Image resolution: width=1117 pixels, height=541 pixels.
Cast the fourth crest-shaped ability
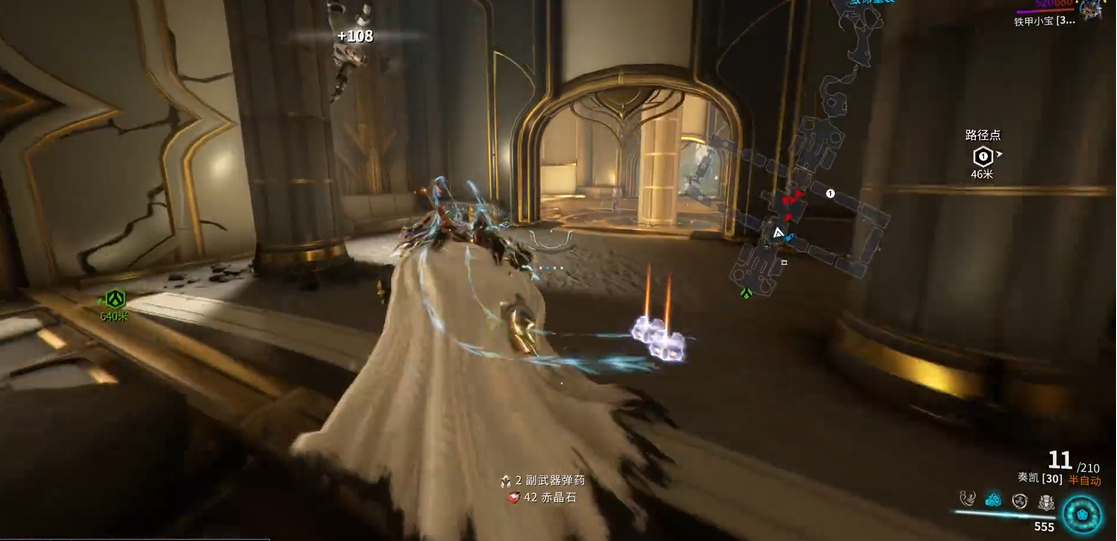[x=1045, y=501]
